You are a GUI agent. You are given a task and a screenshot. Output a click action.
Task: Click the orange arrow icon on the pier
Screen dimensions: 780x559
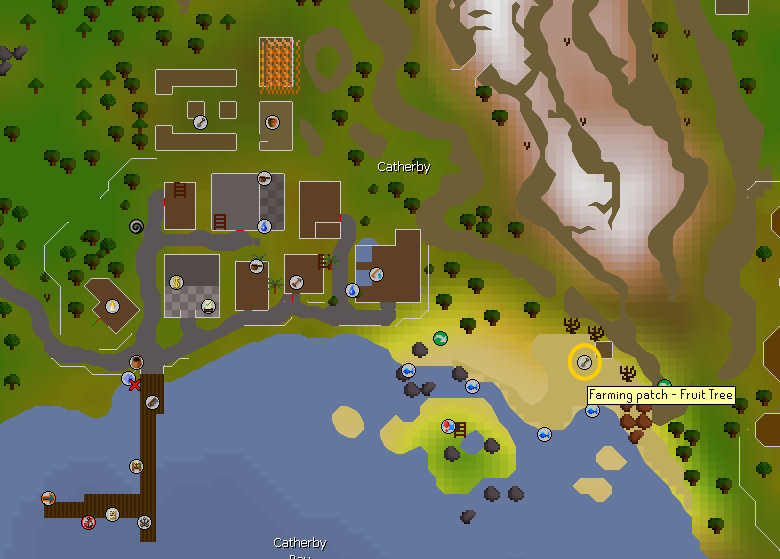pyautogui.click(x=48, y=498)
